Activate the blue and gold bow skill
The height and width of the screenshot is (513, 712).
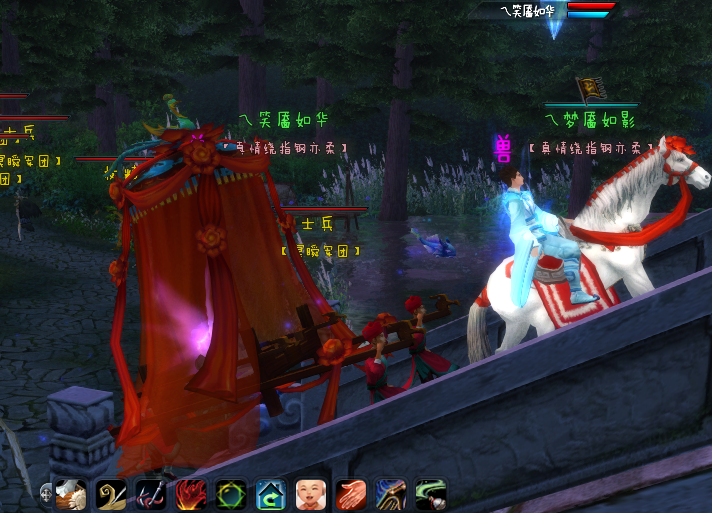[x=391, y=494]
